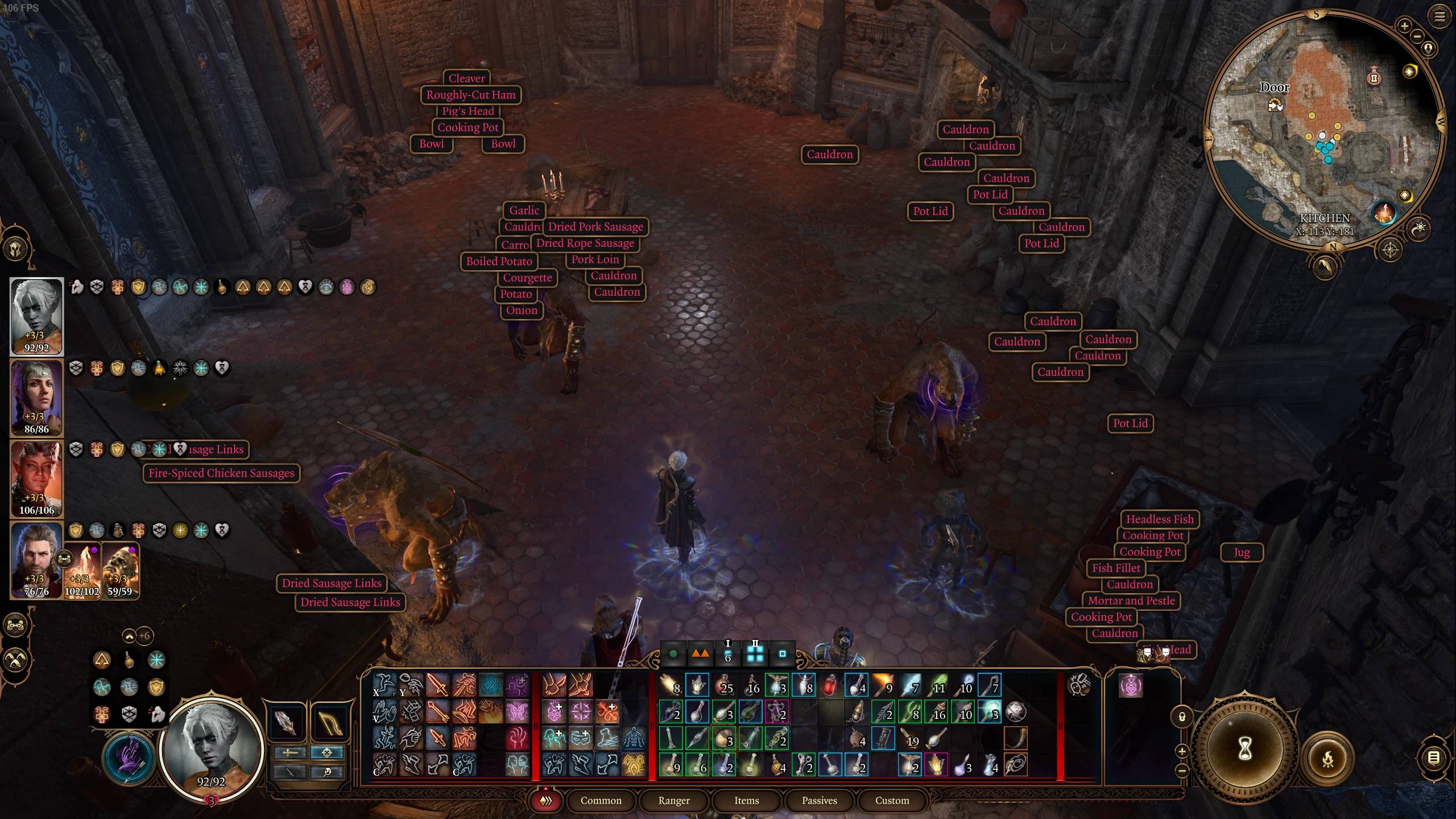Screen dimensions: 1456x819
Task: Select the Items hotbar tab
Action: pyautogui.click(x=746, y=800)
